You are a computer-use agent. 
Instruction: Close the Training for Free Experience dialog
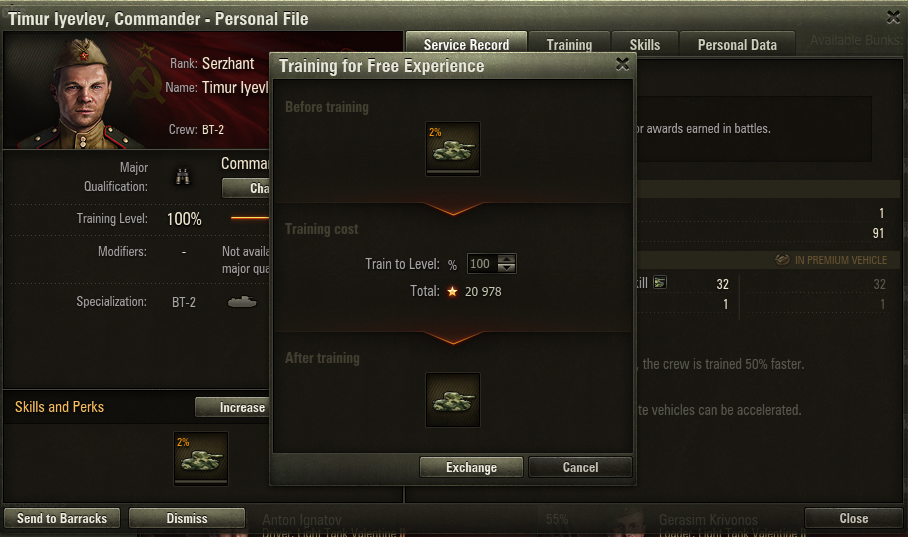pyautogui.click(x=622, y=65)
